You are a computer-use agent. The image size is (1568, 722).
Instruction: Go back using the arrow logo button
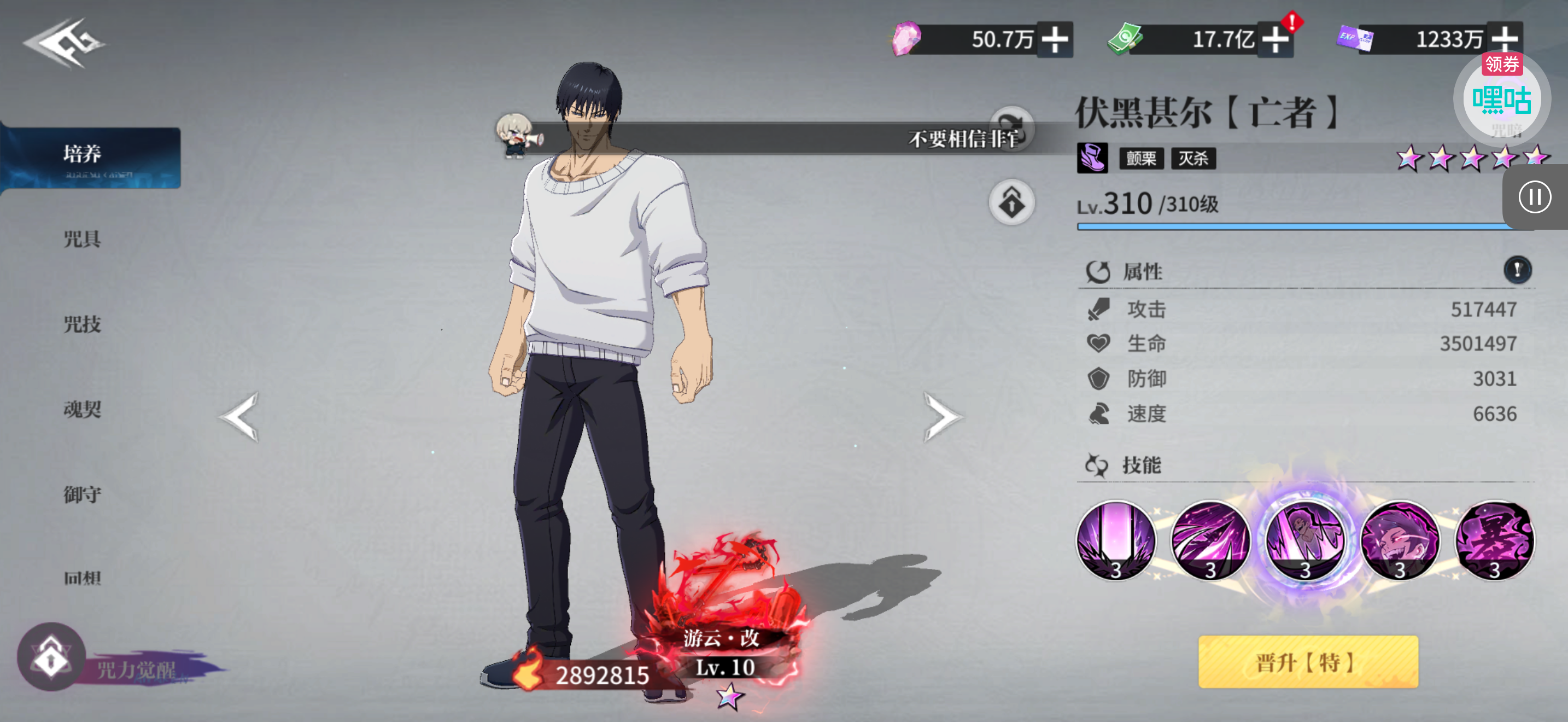point(64,43)
